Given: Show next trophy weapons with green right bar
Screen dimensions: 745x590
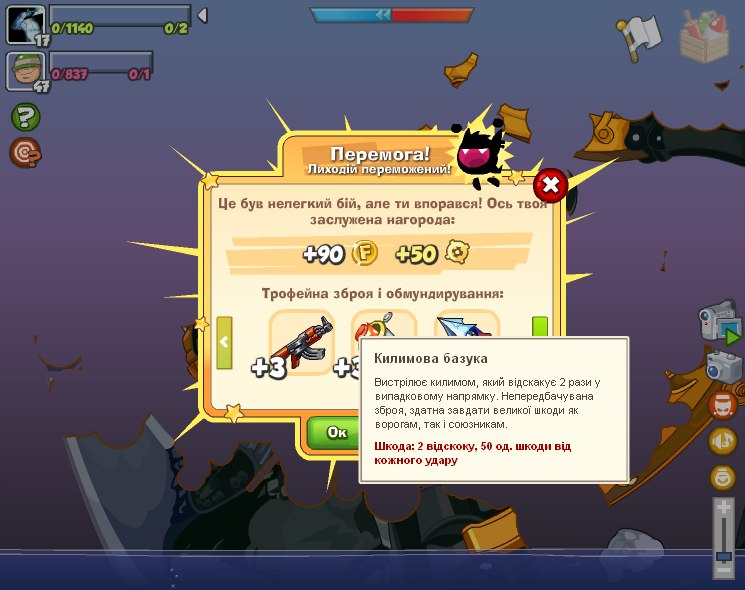Looking at the screenshot, I should 540,328.
